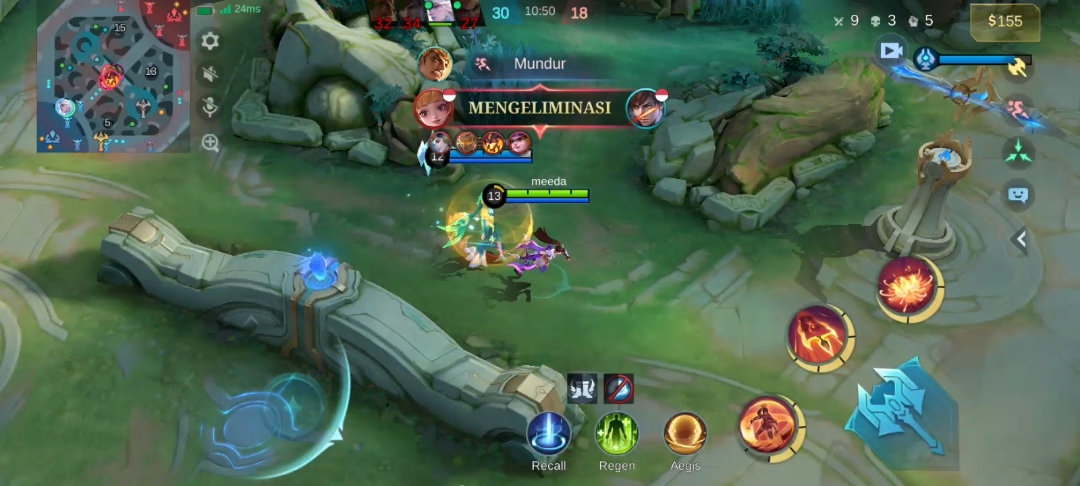Tap the video camera icon
The image size is (1080, 486).
(890, 49)
